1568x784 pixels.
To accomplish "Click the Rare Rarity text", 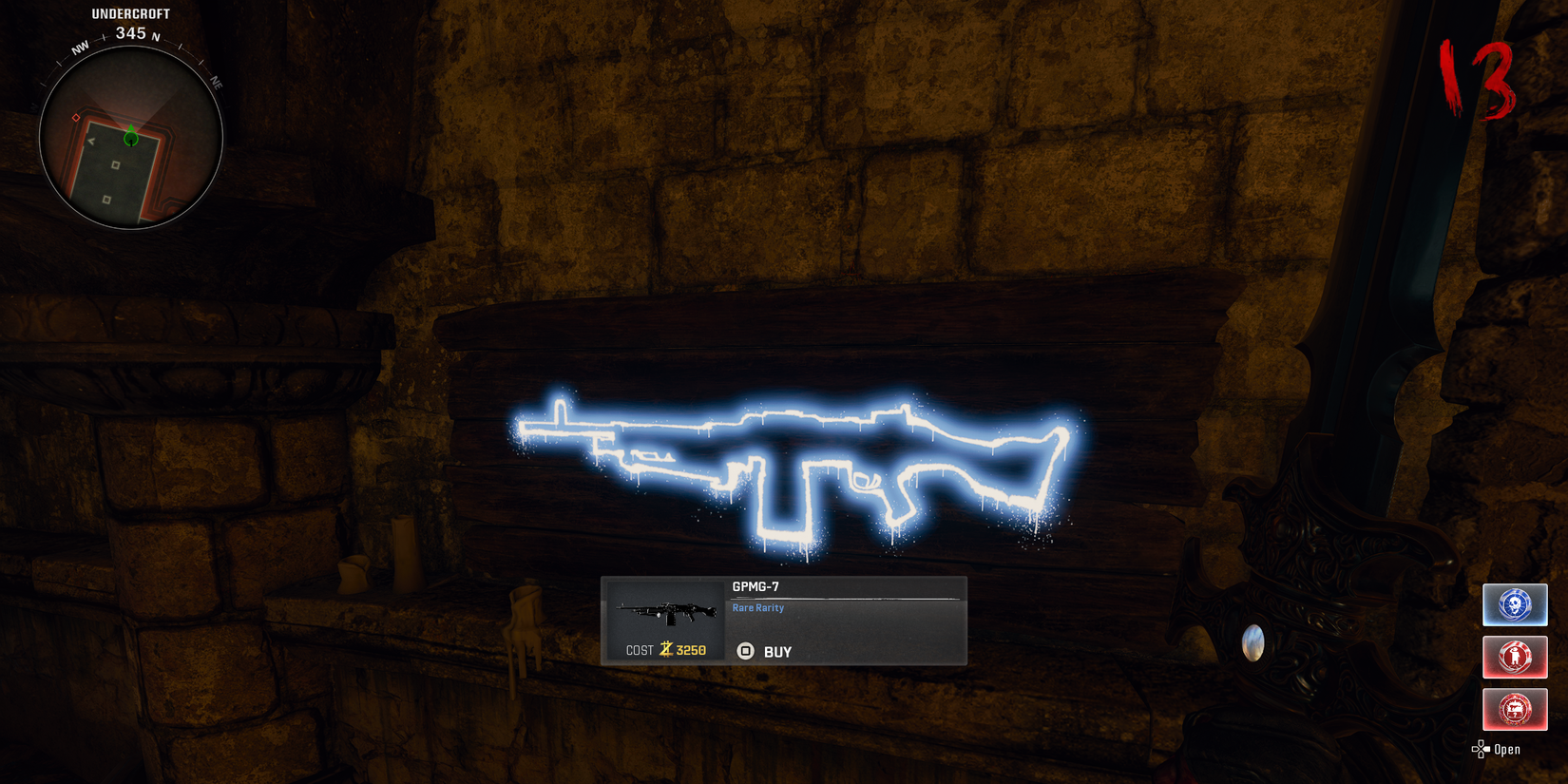I will (756, 607).
